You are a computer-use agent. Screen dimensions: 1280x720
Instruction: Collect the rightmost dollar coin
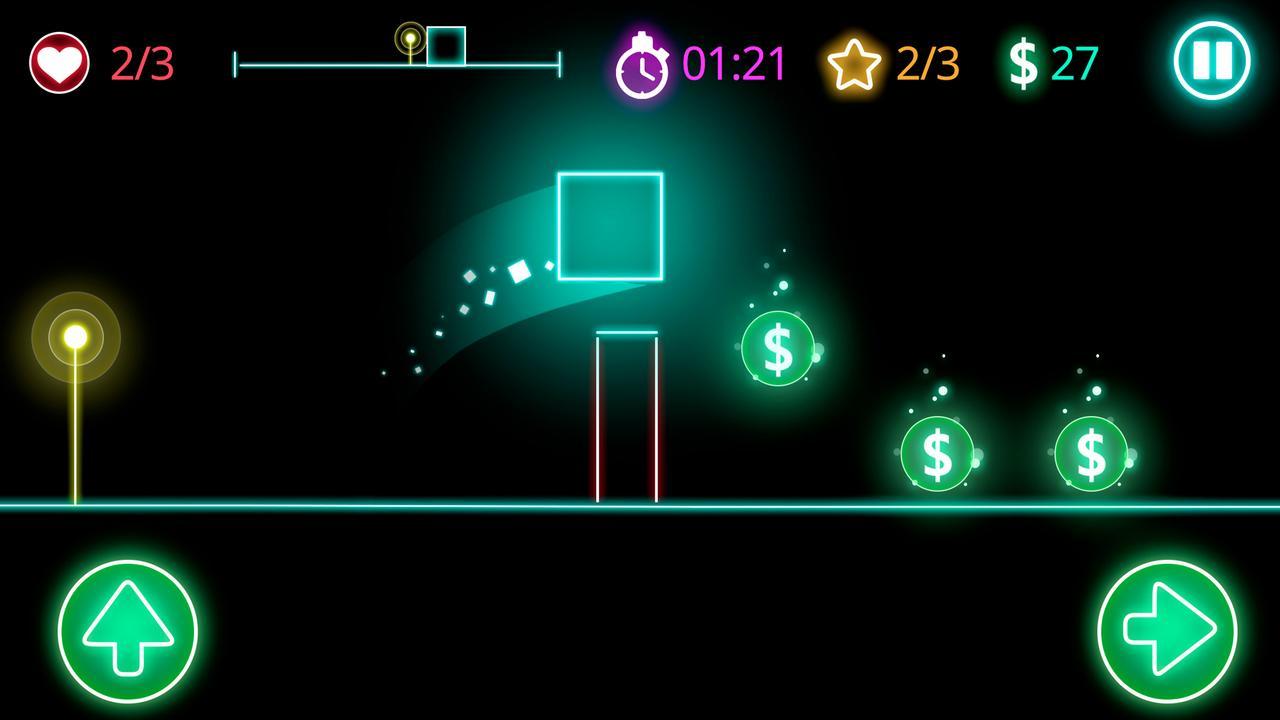[x=1090, y=452]
